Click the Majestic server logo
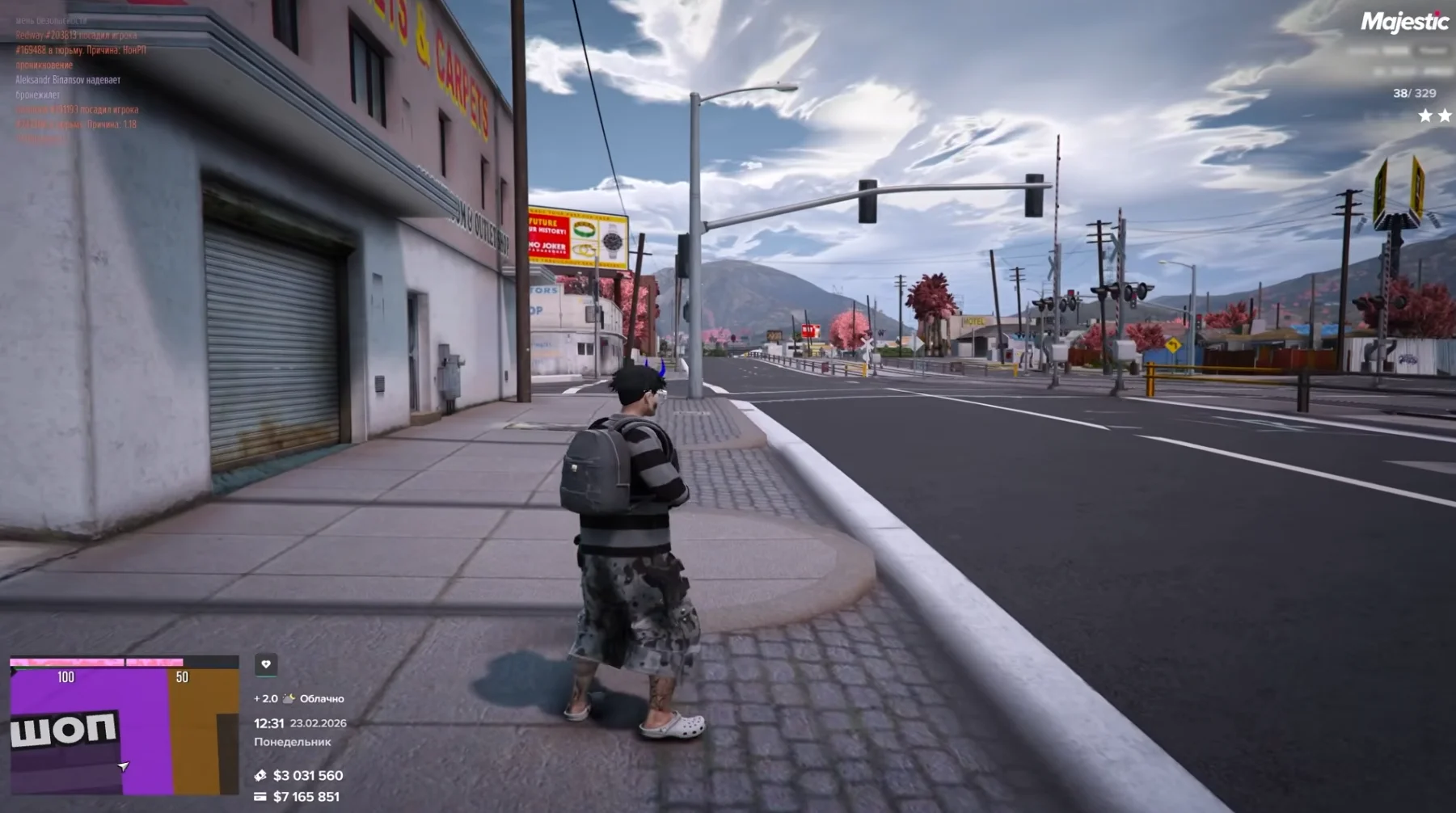1456x813 pixels. click(x=1403, y=23)
